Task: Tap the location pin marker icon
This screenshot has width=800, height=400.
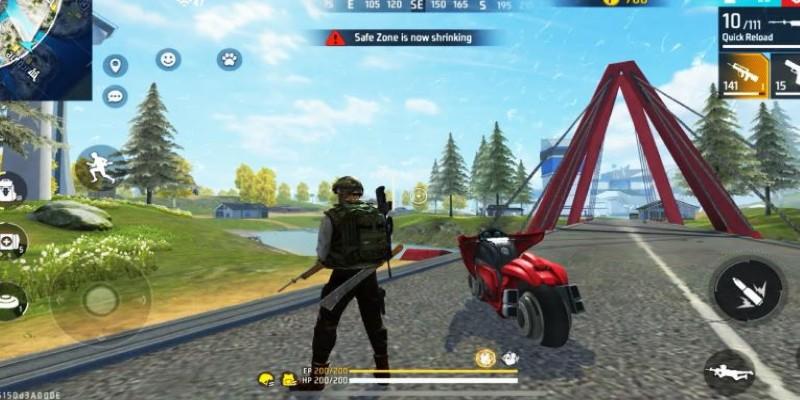Action: click(x=115, y=66)
